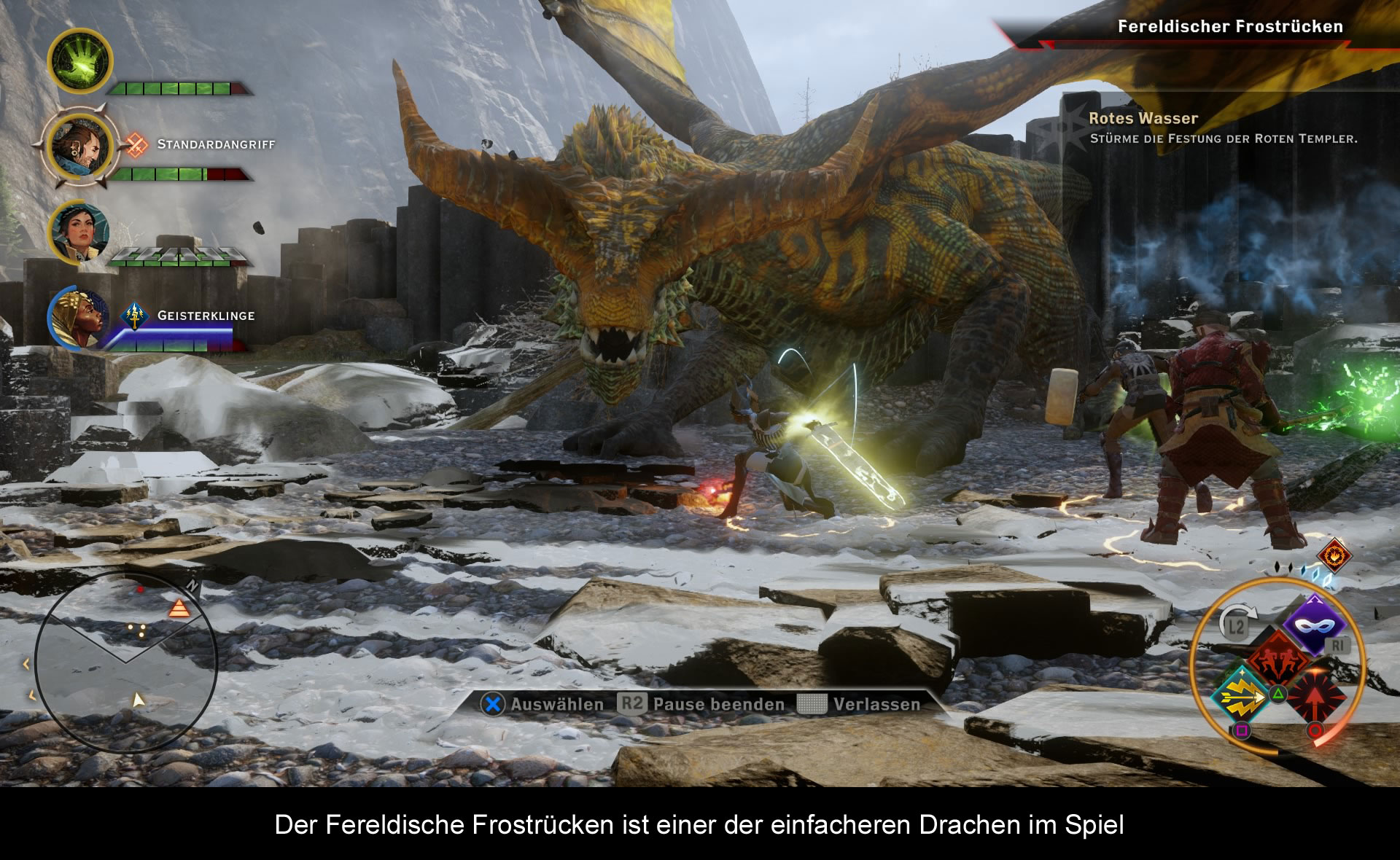Exit with the Verlassen option

859,704
